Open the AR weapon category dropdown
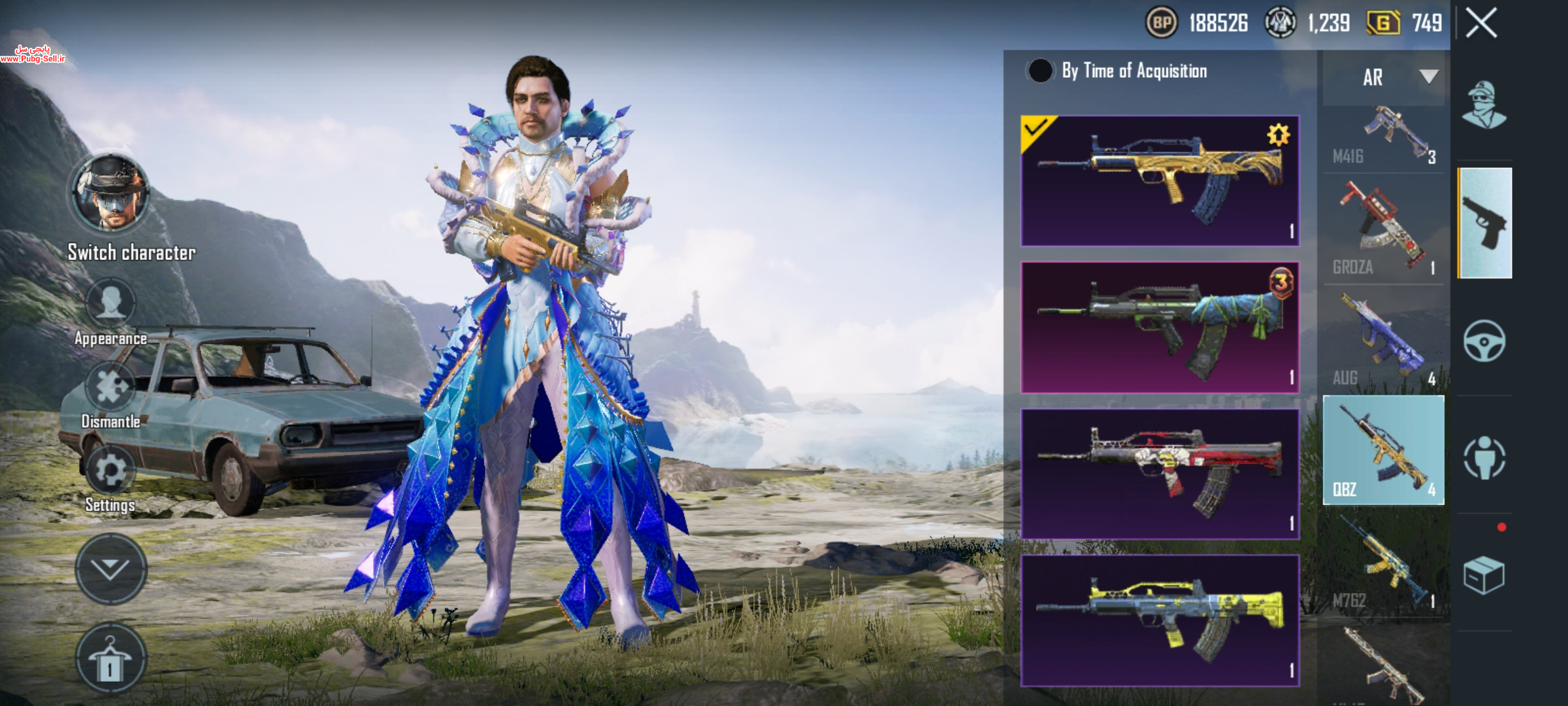 point(1384,77)
